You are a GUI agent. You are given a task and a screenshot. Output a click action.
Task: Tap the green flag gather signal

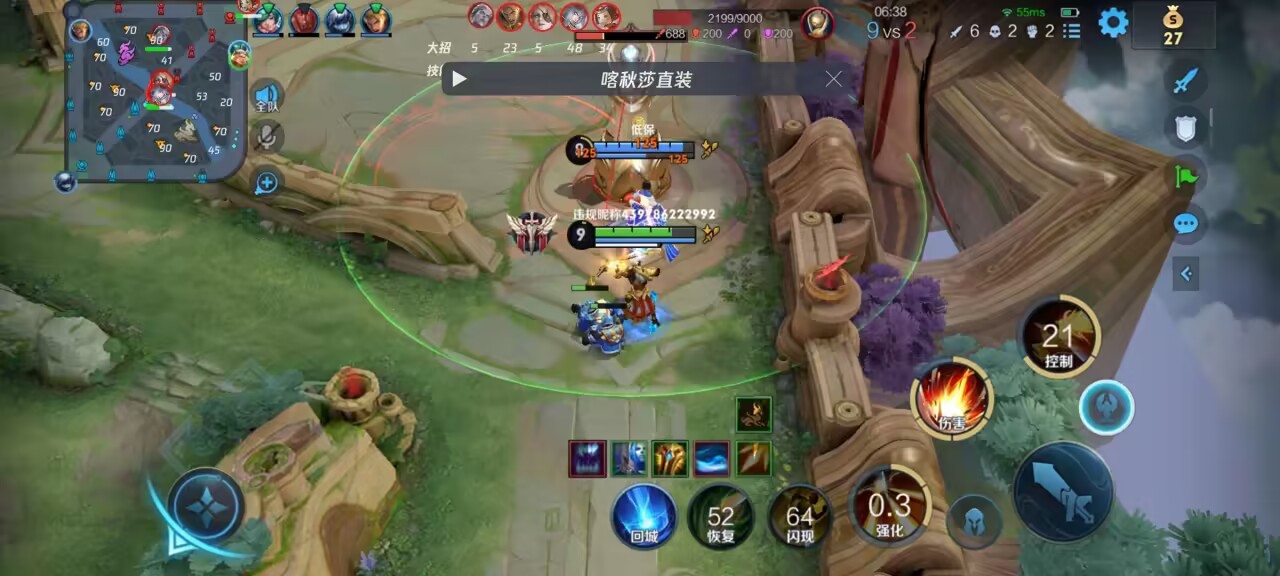coord(1186,177)
